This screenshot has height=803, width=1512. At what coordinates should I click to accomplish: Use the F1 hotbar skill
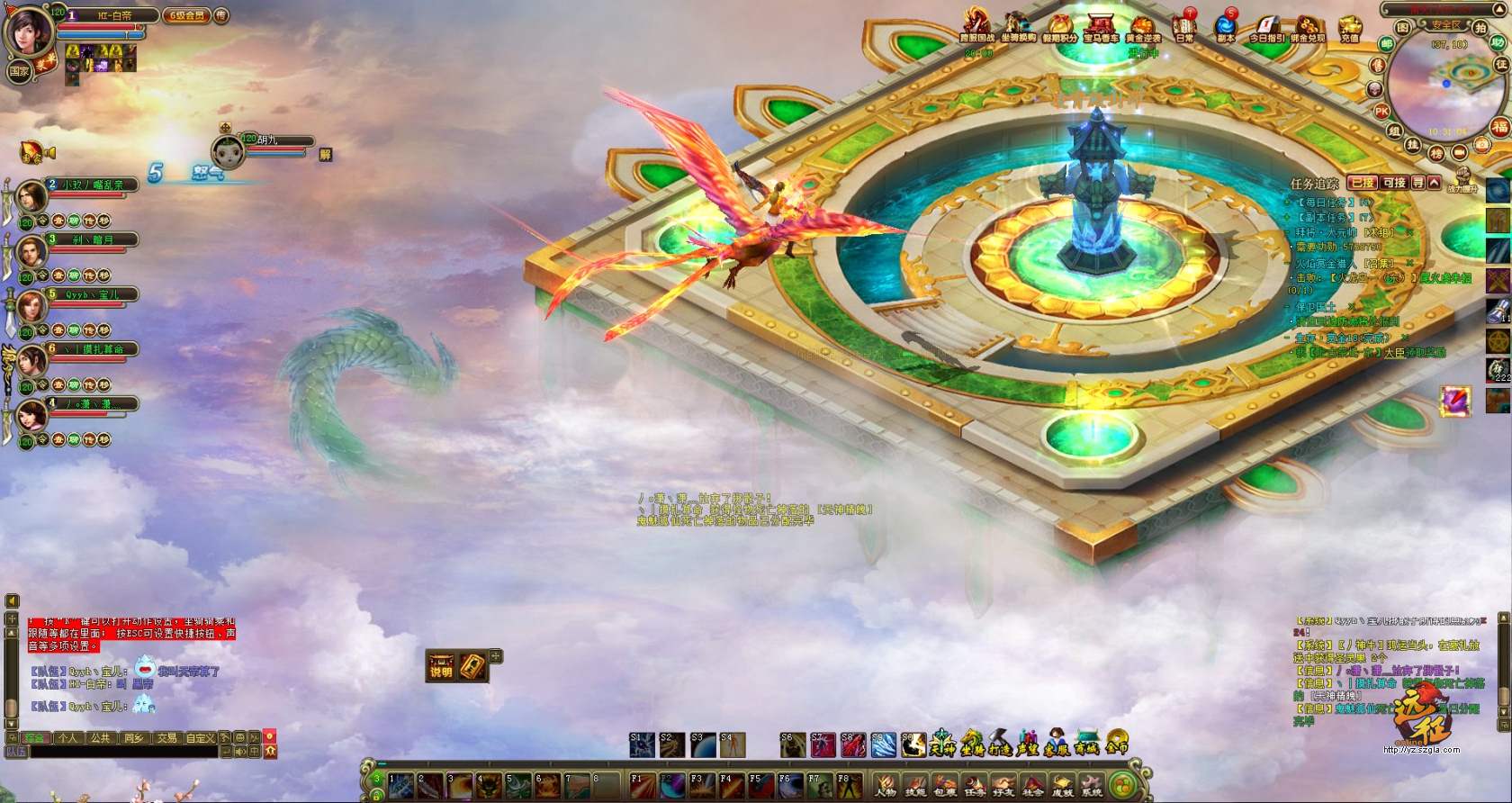point(642,784)
